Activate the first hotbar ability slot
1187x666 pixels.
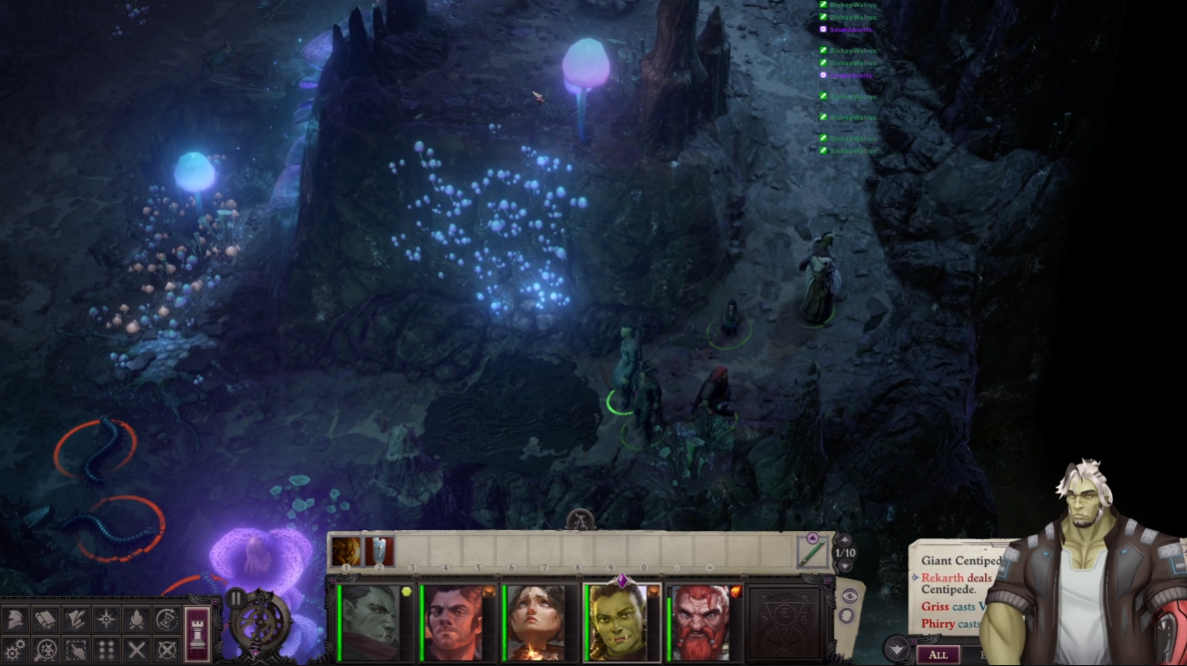click(346, 551)
